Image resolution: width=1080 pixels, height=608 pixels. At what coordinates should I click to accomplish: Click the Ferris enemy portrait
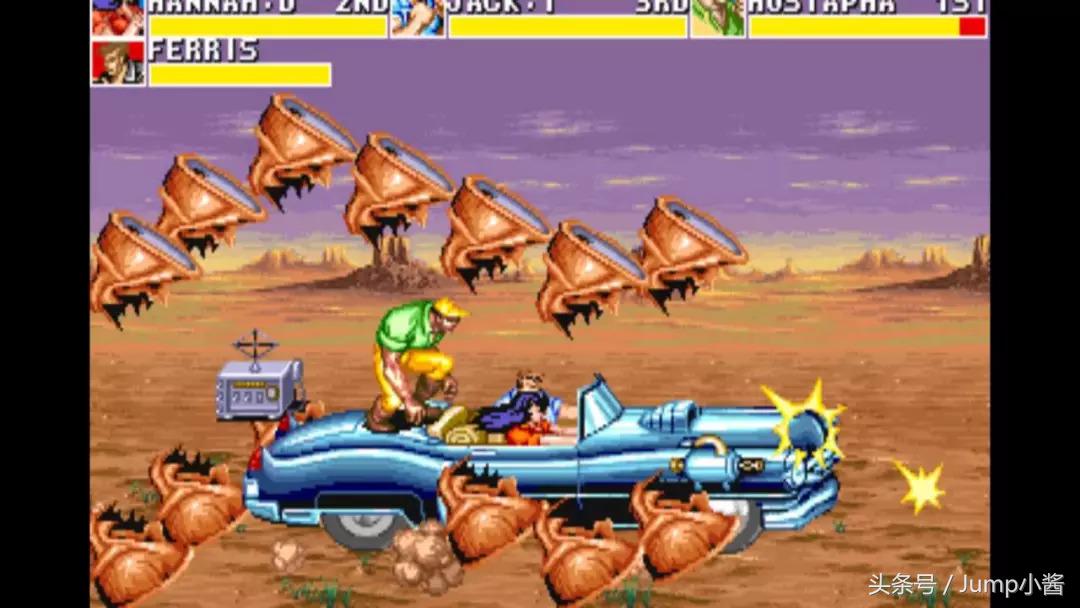click(118, 62)
